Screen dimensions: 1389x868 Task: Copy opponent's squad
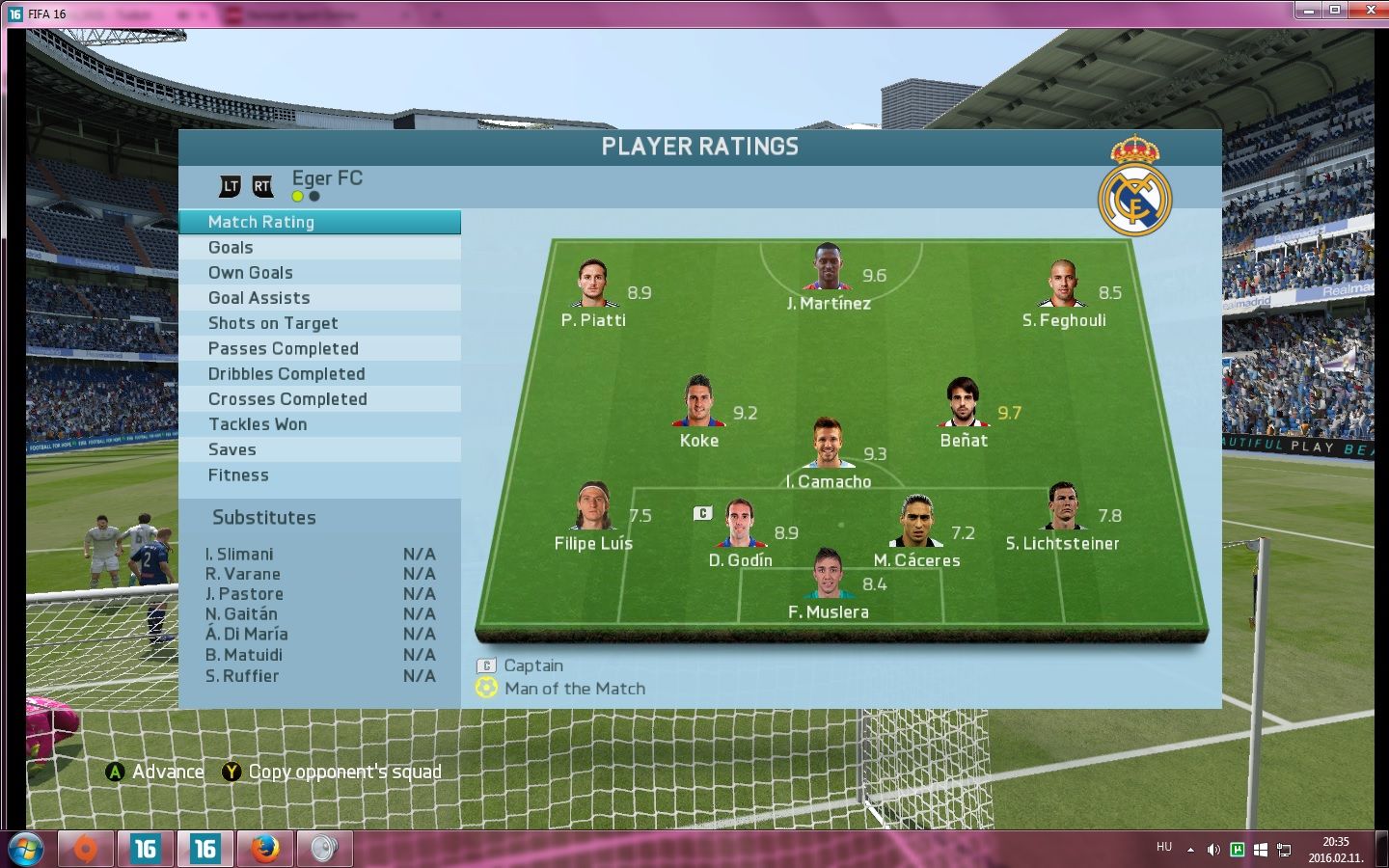pos(332,772)
